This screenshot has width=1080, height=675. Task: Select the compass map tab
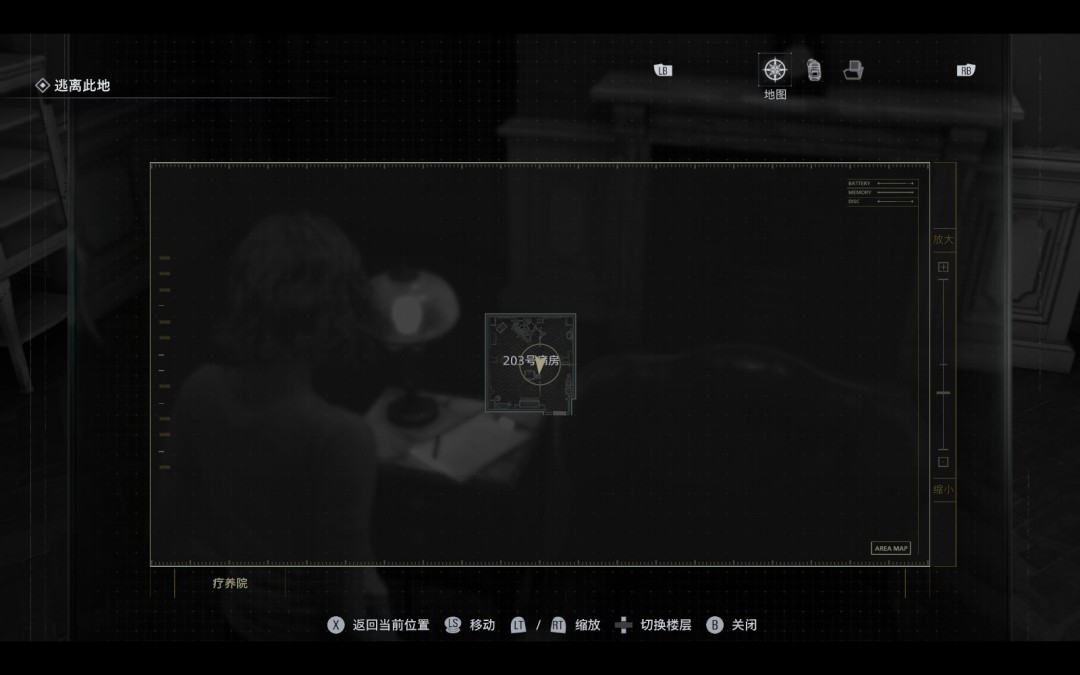(x=775, y=70)
